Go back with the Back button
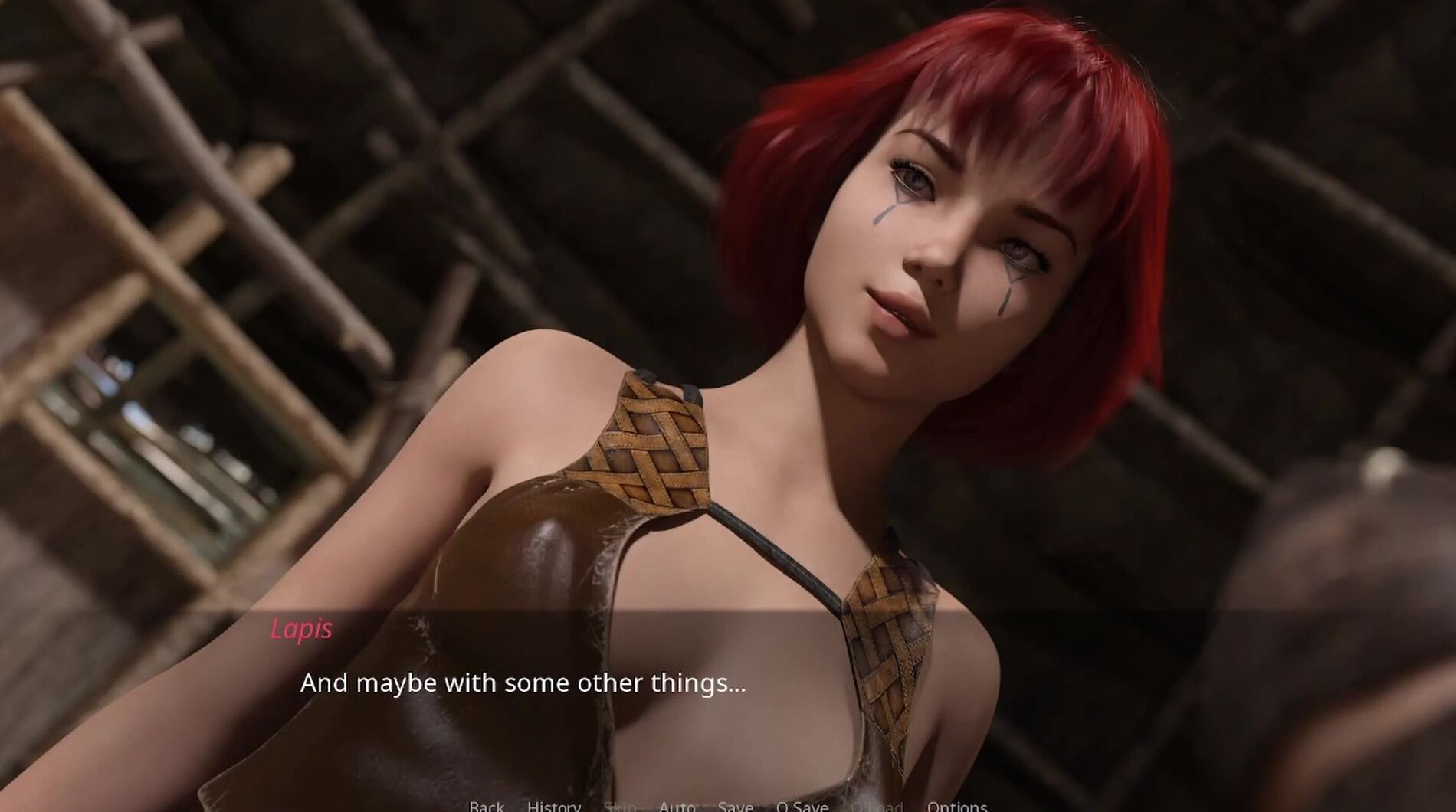Image resolution: width=1456 pixels, height=812 pixels. (487, 806)
